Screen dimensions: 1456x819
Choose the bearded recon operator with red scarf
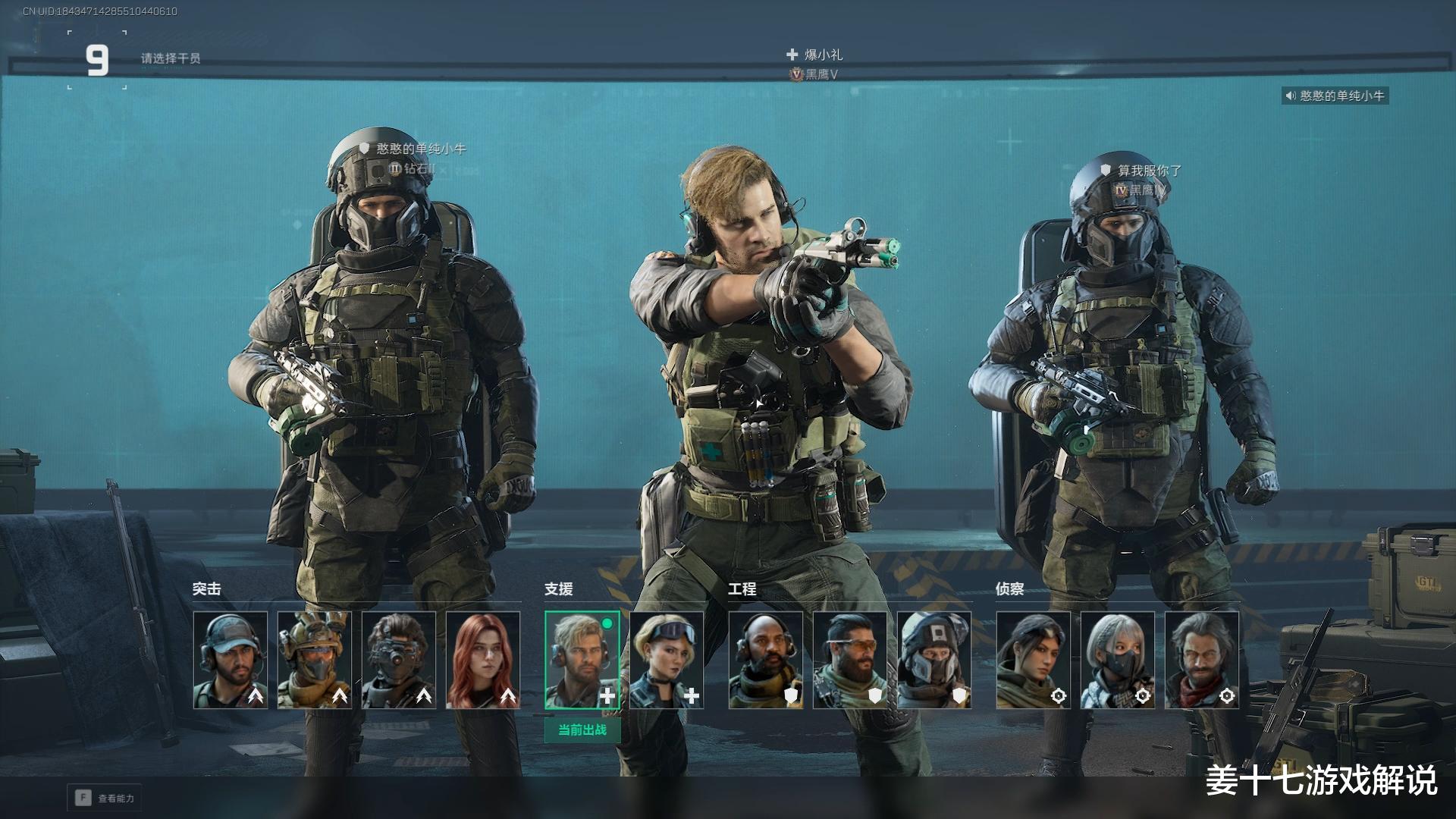(x=1202, y=660)
